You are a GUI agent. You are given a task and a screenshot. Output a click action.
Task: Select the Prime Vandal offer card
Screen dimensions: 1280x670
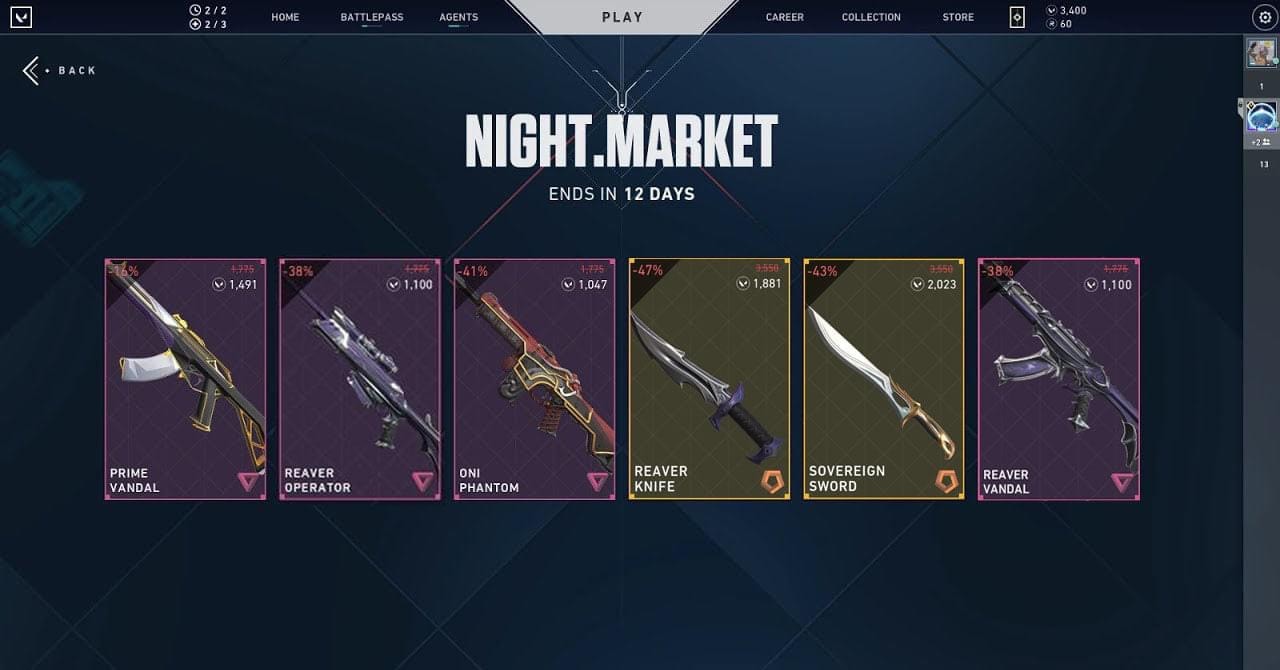186,379
